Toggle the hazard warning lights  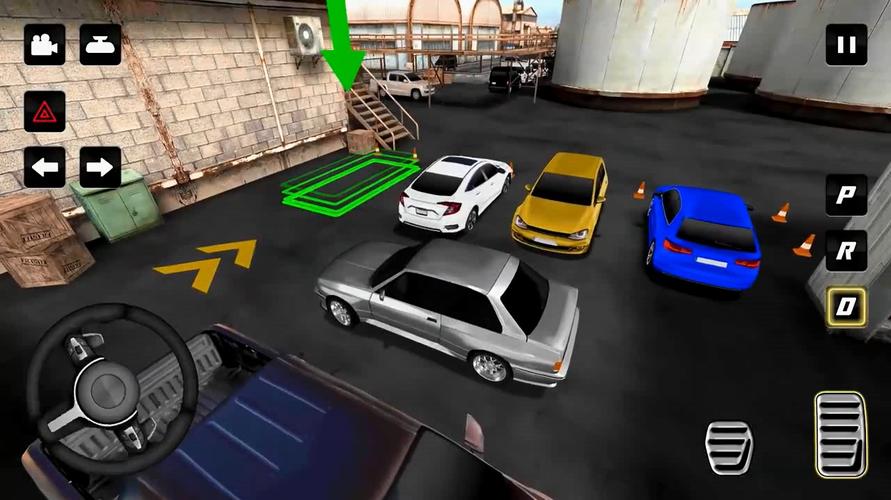click(x=44, y=112)
